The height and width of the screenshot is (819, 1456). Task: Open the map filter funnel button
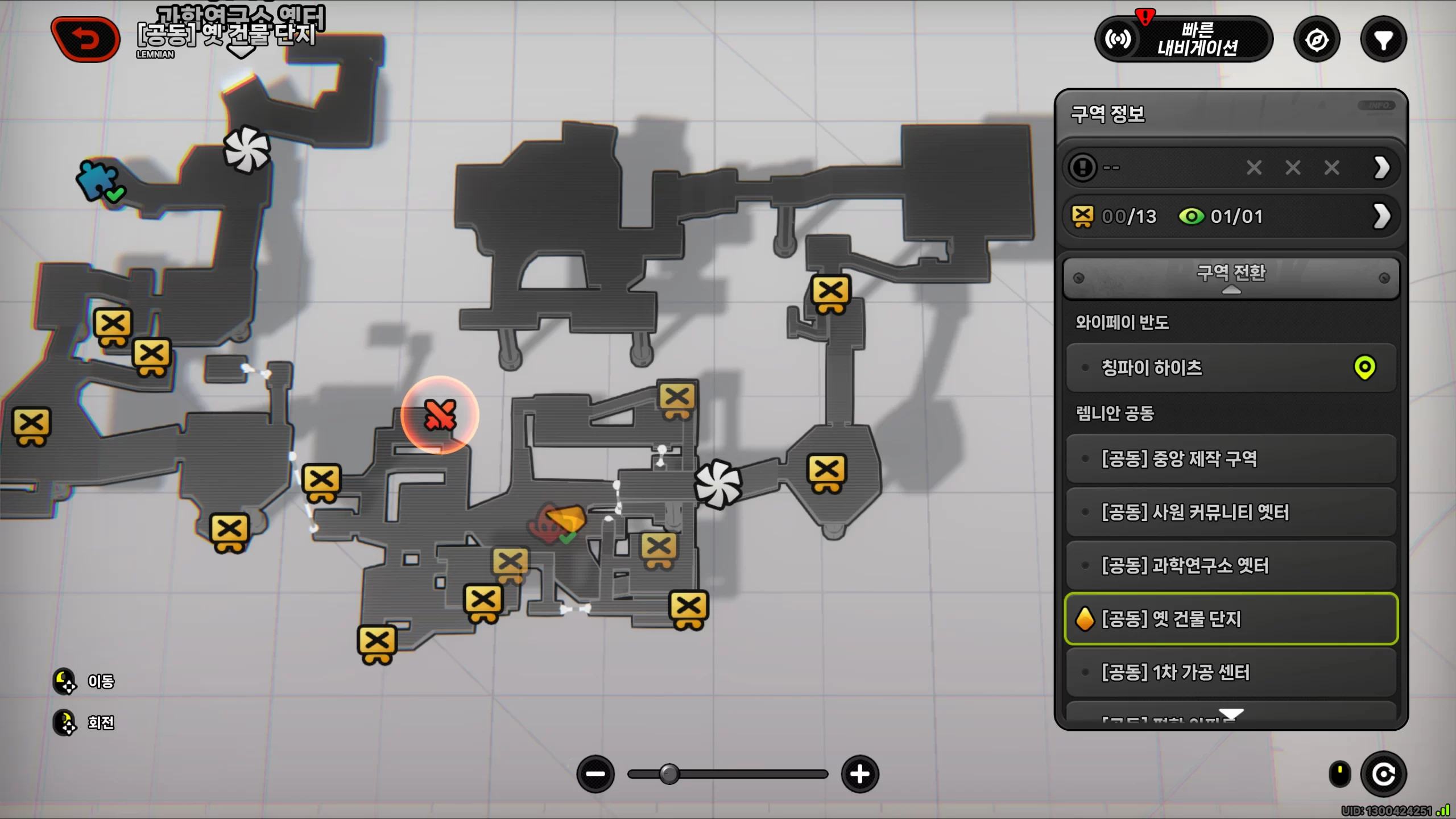pos(1383,40)
